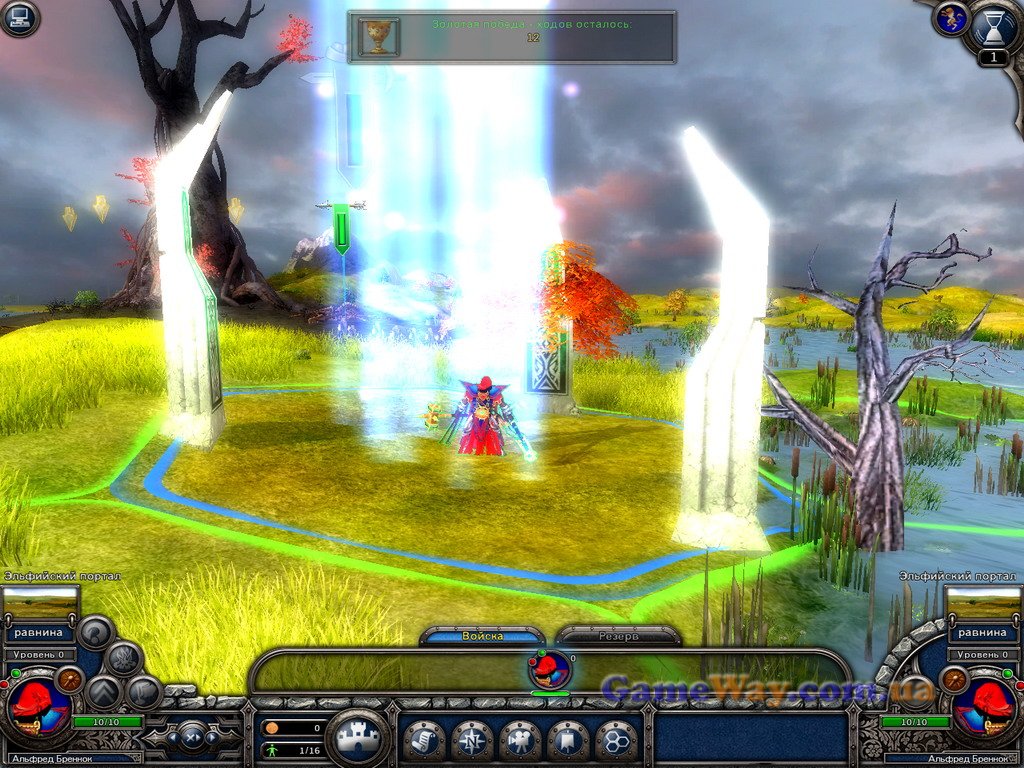Click the film camera button

pos(519,741)
